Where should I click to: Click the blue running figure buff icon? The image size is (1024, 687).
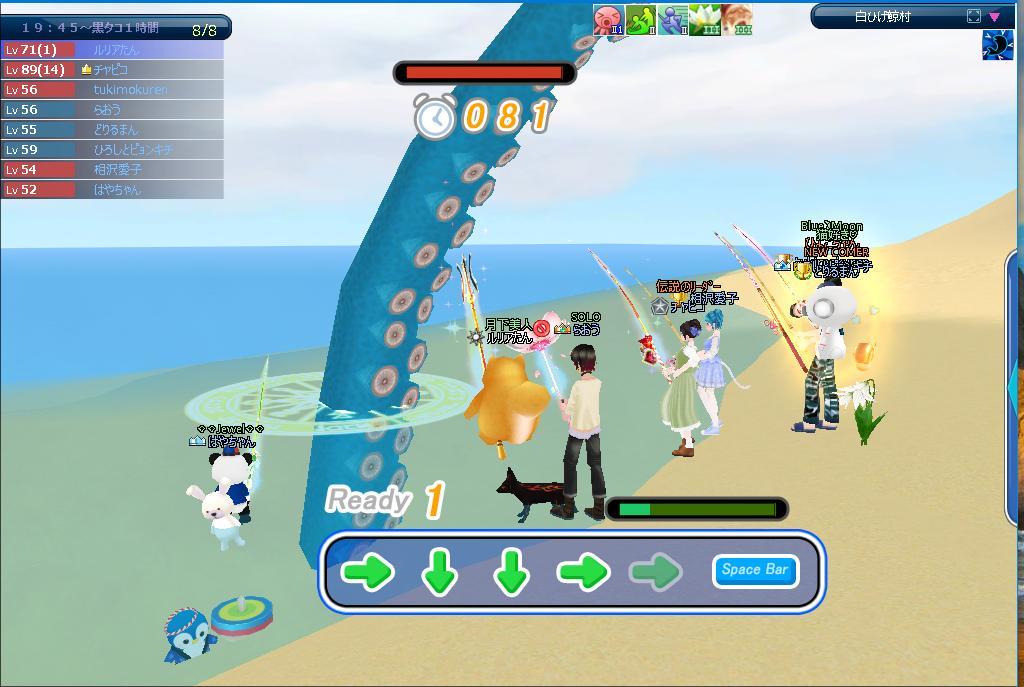(673, 21)
